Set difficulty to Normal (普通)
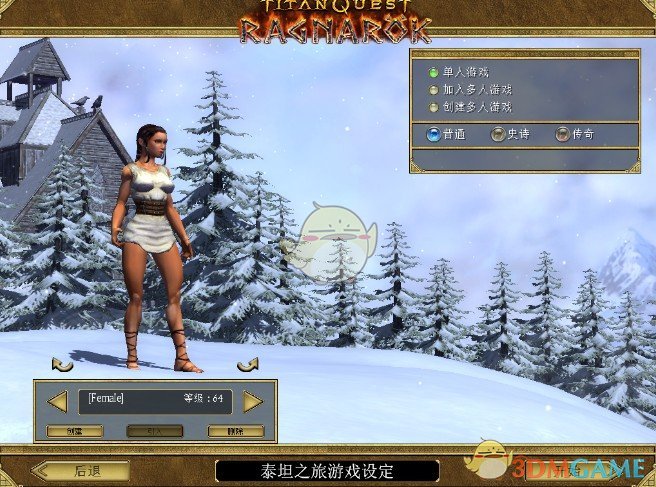656x487 pixels. [433, 134]
